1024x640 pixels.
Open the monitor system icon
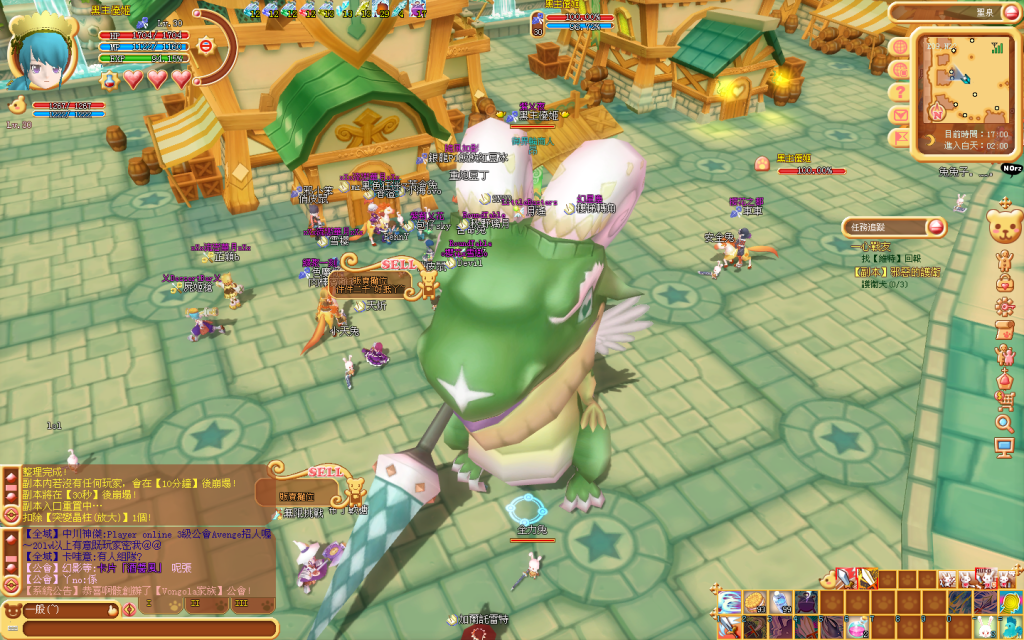tap(1005, 447)
